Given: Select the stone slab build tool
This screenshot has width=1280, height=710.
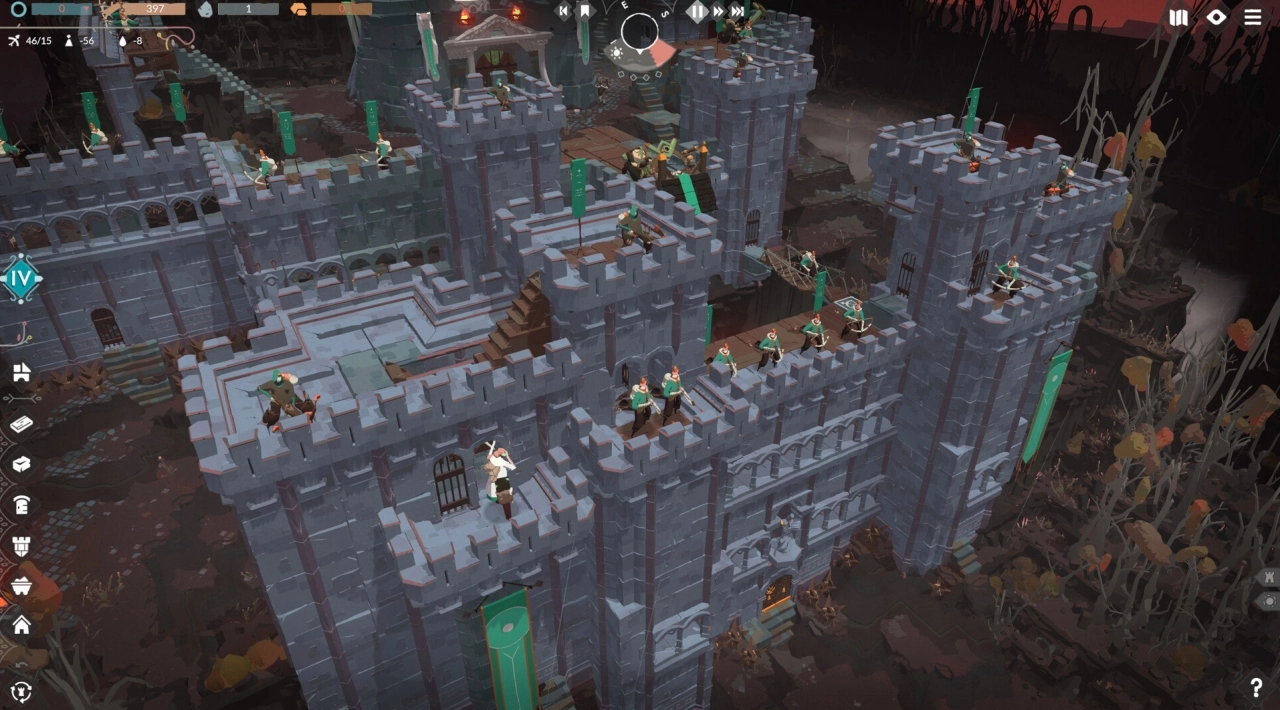Looking at the screenshot, I should click(21, 424).
